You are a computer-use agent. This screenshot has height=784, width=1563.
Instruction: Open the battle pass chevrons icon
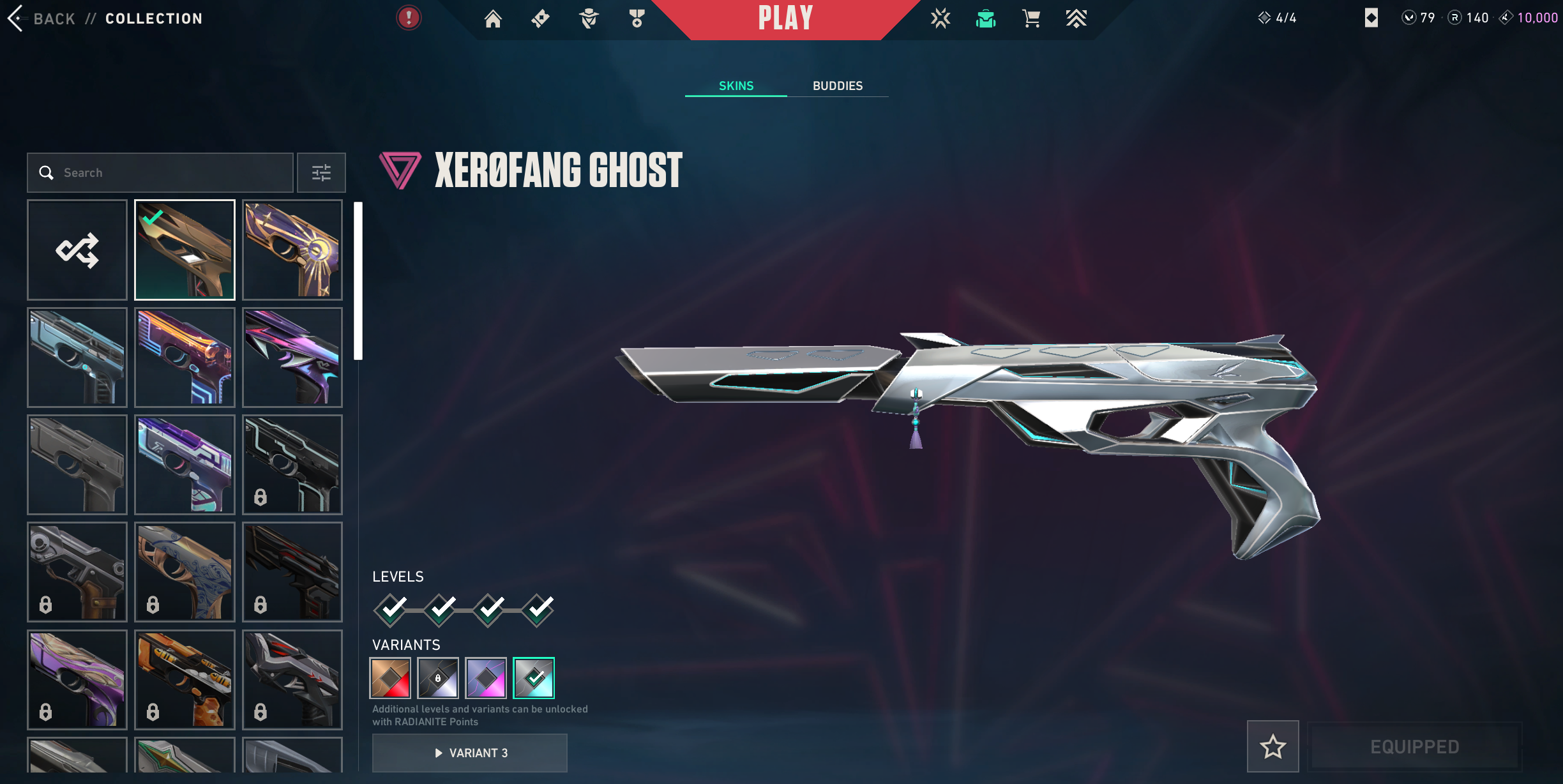[x=1076, y=19]
